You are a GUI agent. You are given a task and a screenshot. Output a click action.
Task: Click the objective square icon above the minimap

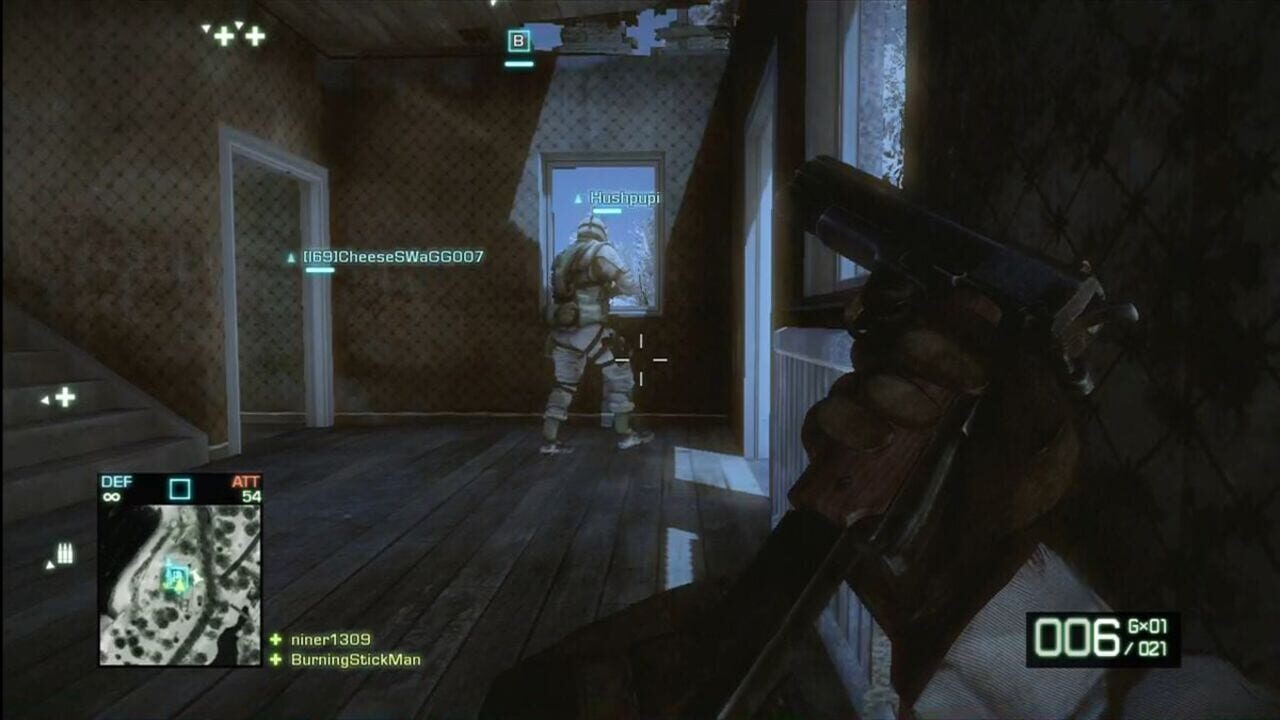(x=180, y=488)
